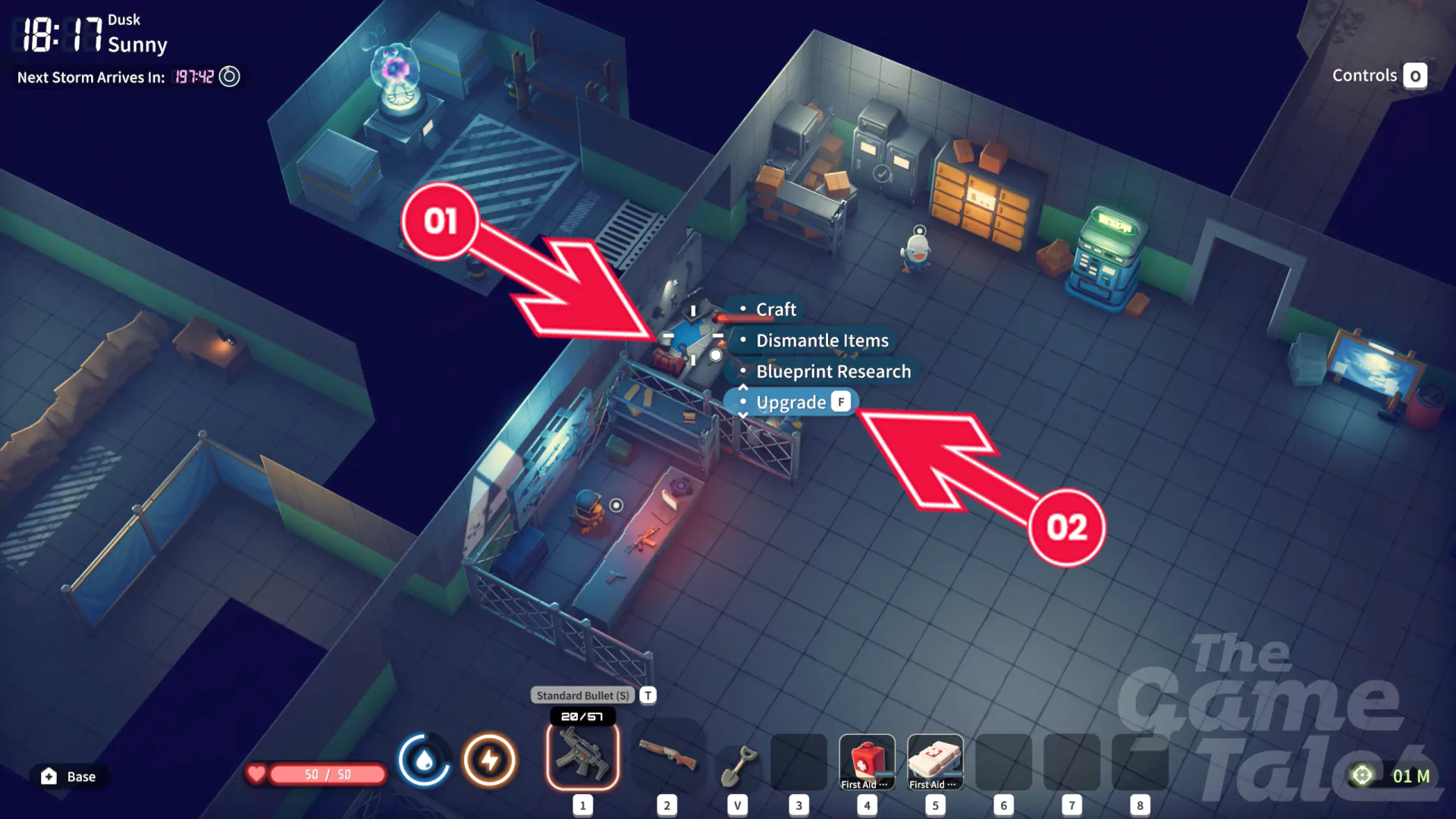Click the storm countdown clock icon
This screenshot has width=1456, height=819.
click(229, 77)
